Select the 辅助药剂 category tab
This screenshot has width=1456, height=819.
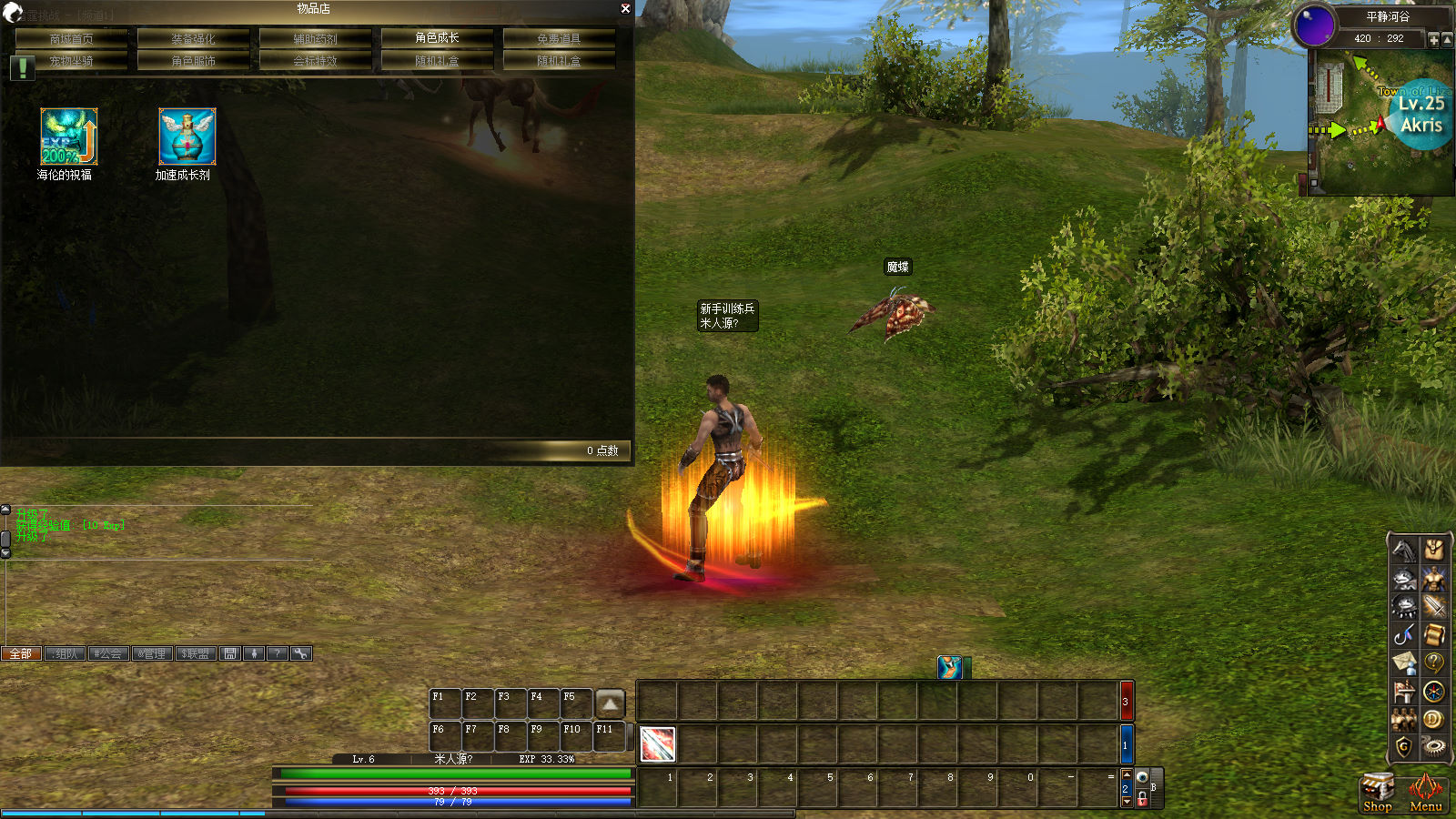(x=315, y=38)
